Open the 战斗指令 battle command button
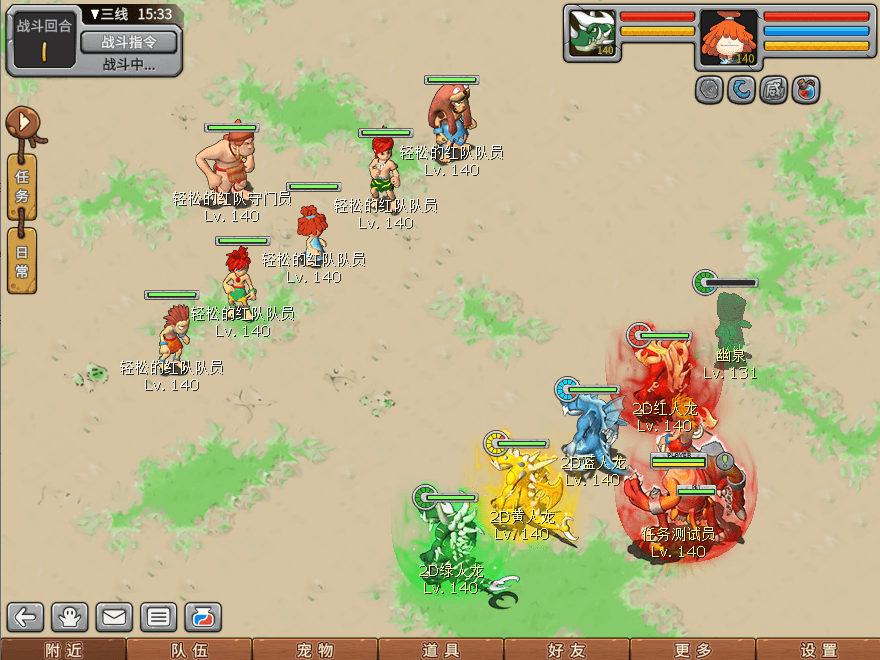This screenshot has height=660, width=880. coord(128,42)
